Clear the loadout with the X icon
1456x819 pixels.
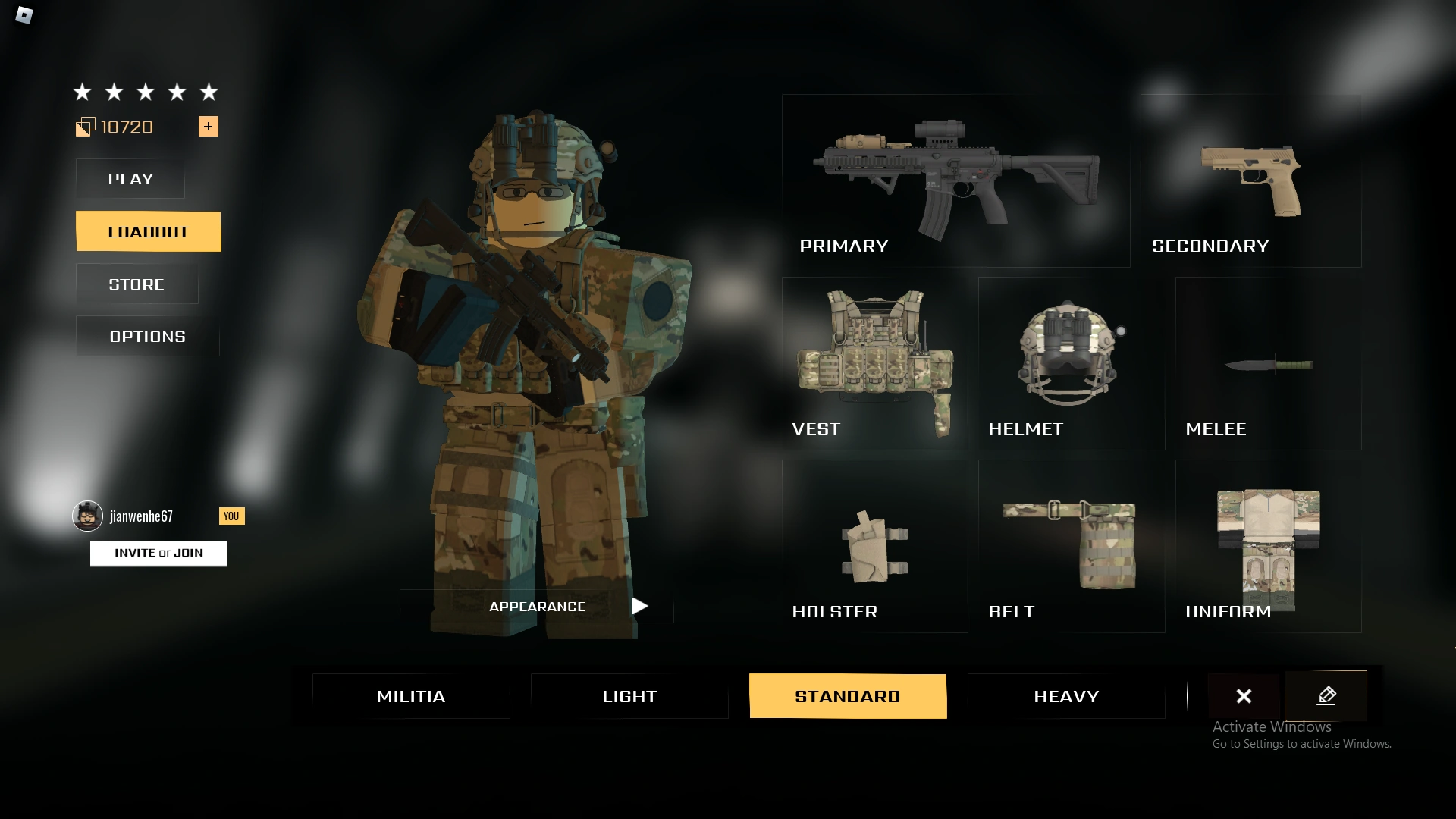click(1244, 695)
